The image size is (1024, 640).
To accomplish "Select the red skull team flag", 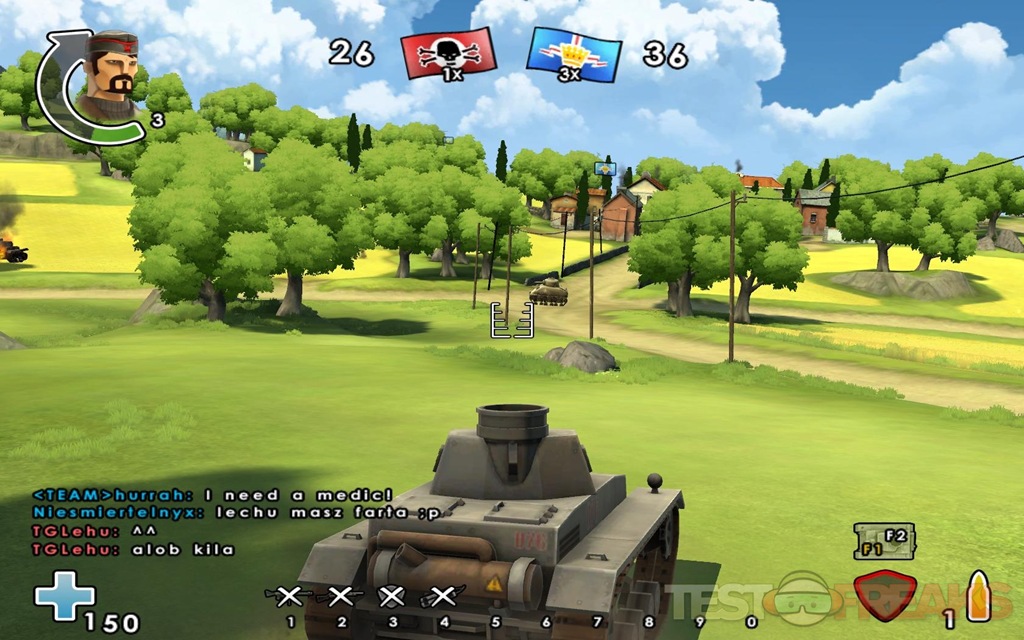I will [448, 53].
